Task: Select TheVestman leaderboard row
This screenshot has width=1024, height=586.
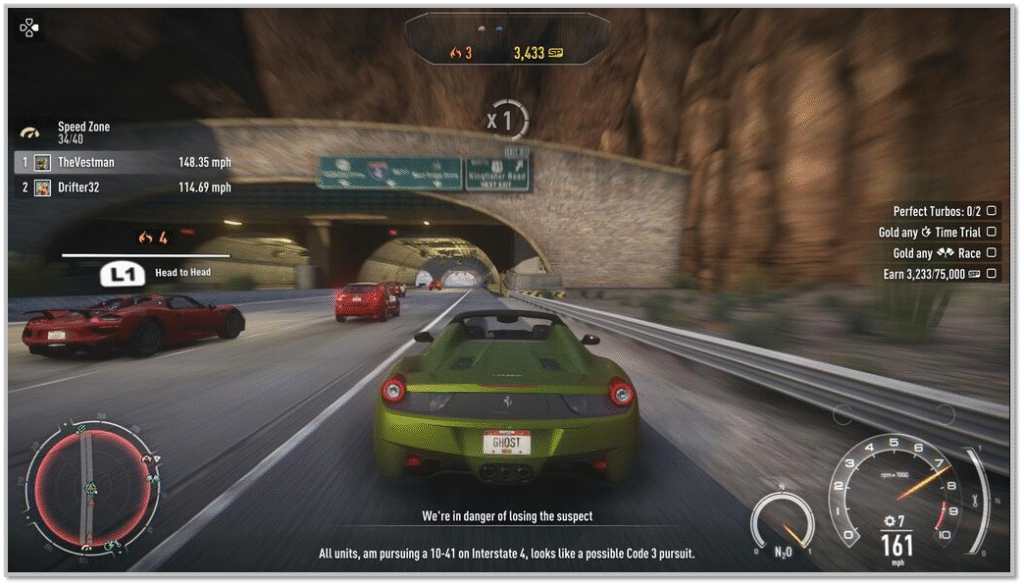Action: click(x=125, y=162)
